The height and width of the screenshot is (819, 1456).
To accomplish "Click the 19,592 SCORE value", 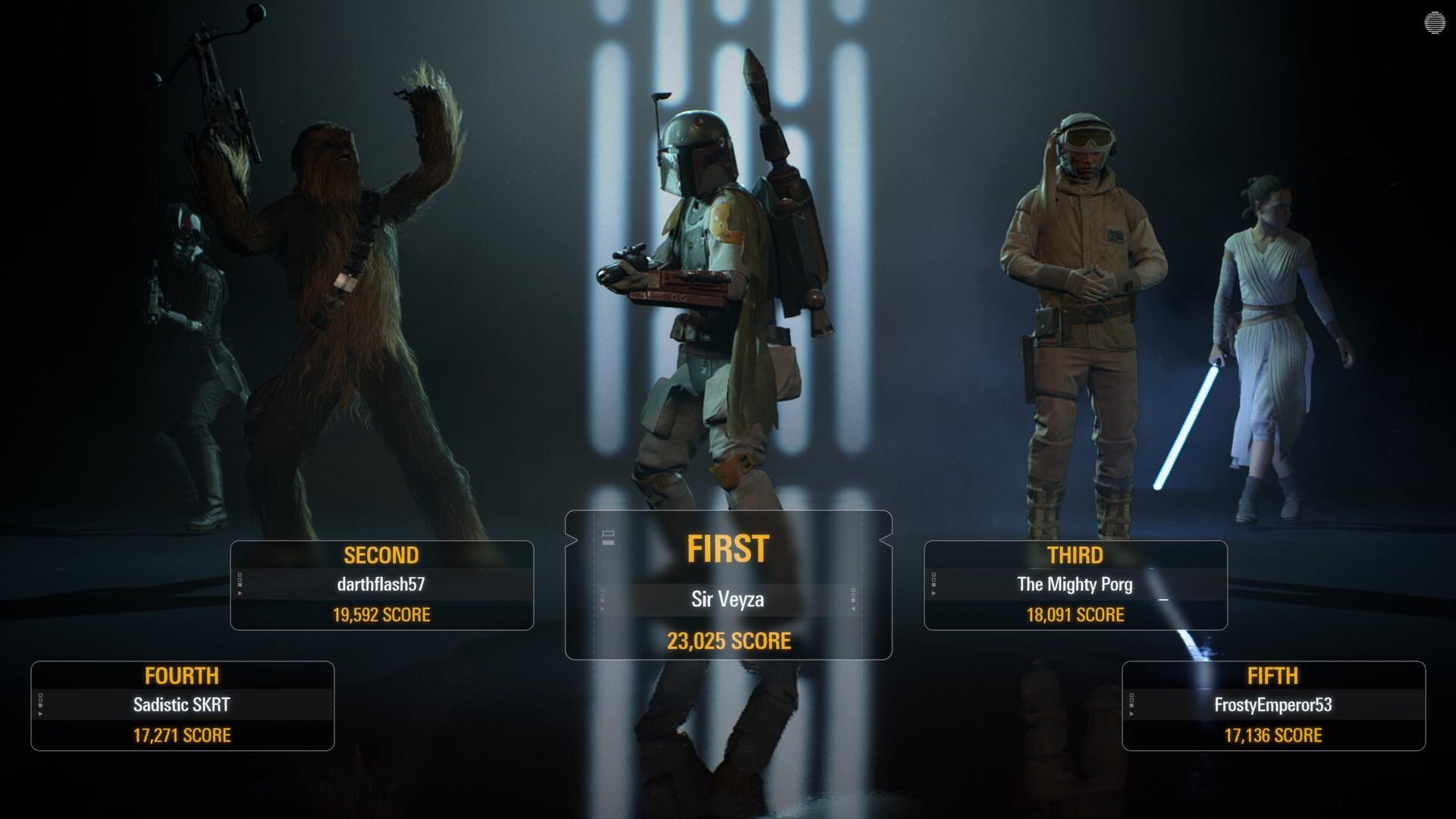I will tap(381, 614).
